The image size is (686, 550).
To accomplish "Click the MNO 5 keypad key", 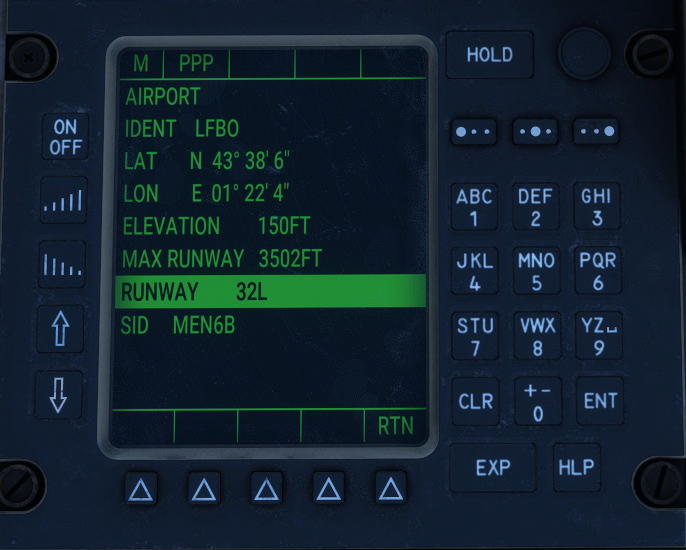I will click(x=536, y=271).
